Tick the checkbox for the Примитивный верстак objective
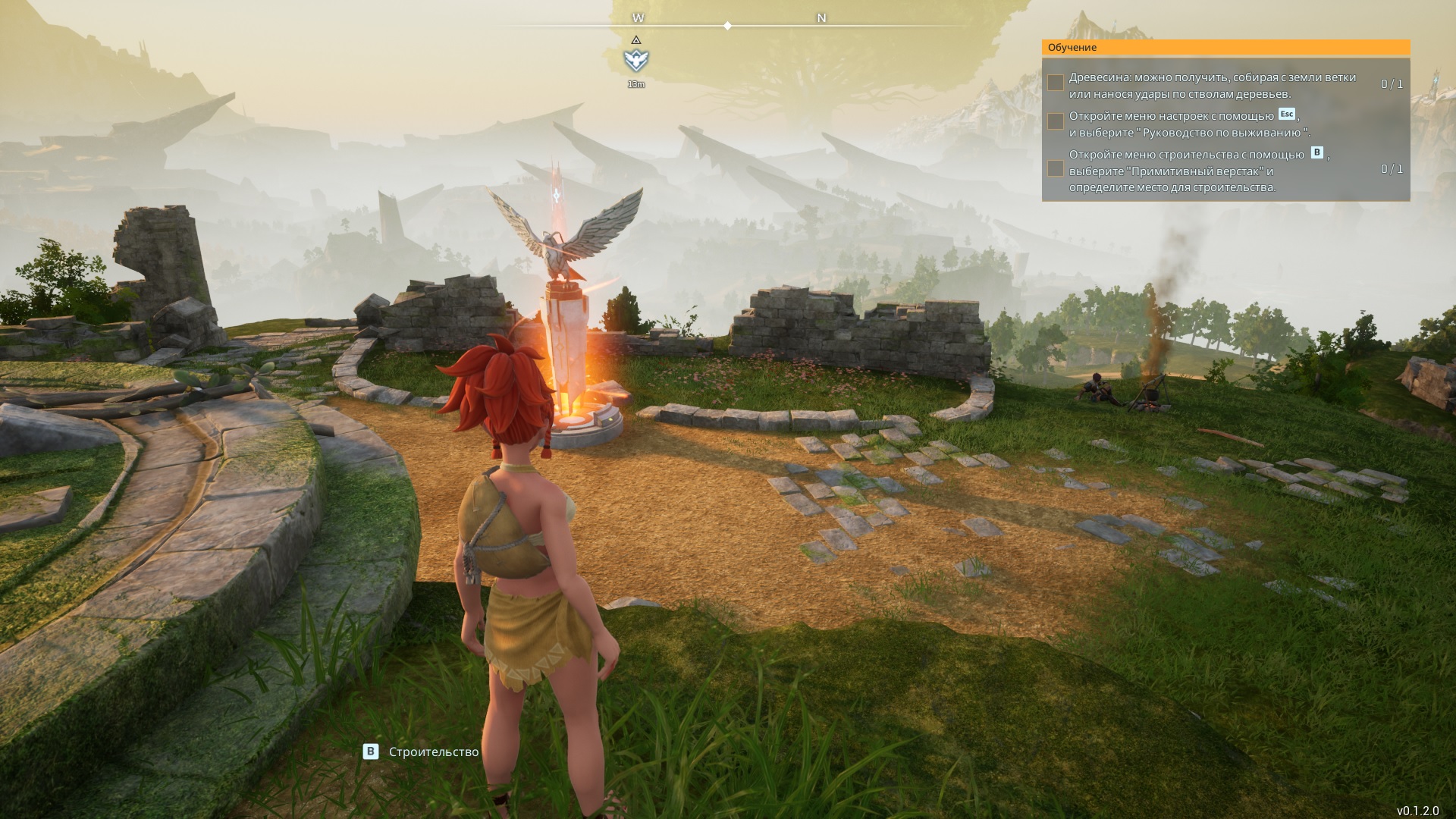Screen dimensions: 1456x819 click(1055, 168)
